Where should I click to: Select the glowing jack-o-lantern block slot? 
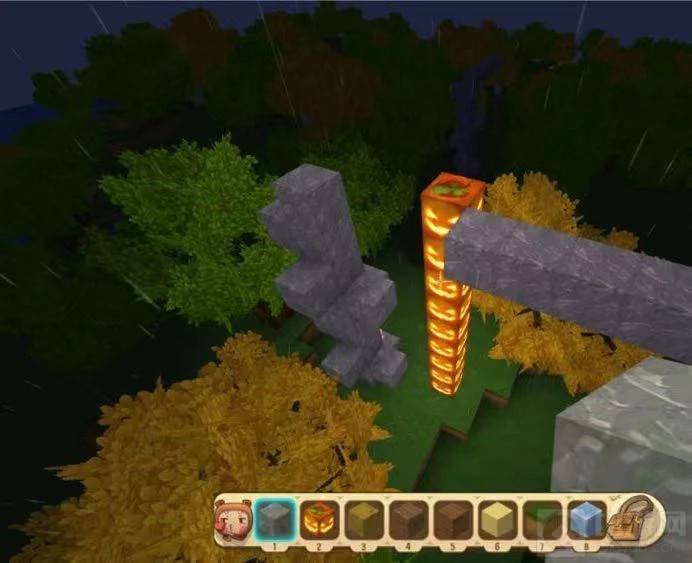319,520
